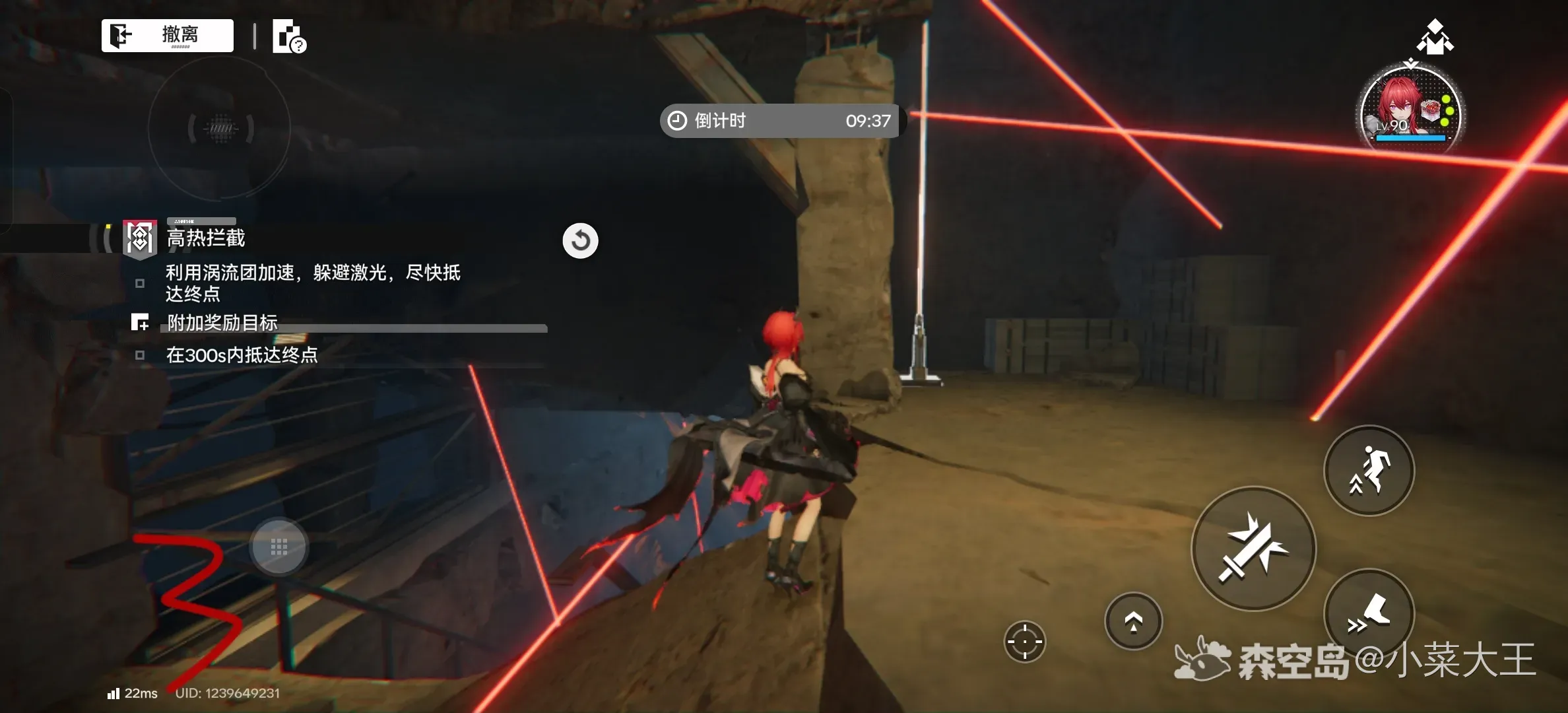Open the exit help icon with question mark
This screenshot has width=1568, height=713.
[289, 36]
